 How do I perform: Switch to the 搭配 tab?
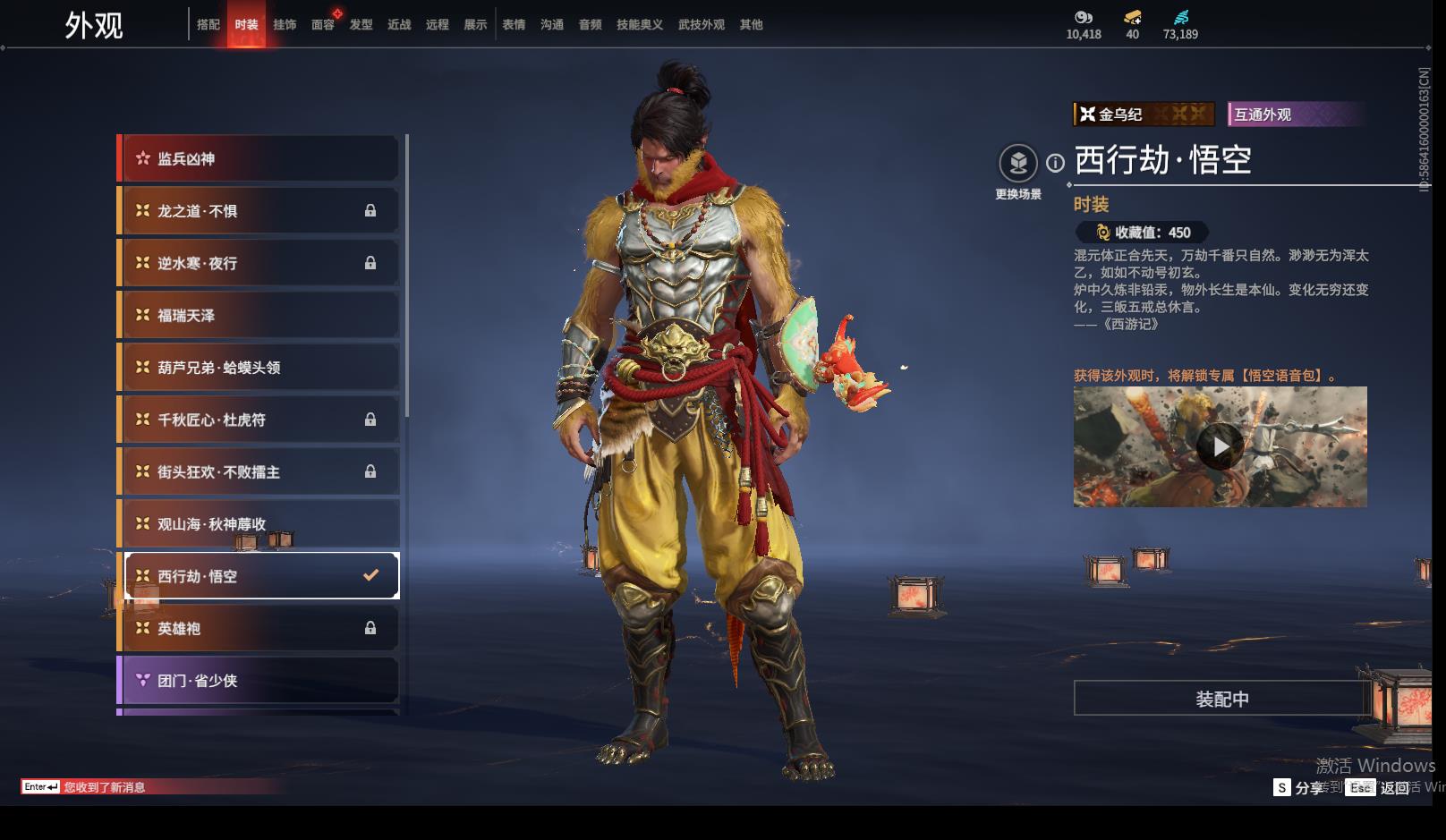click(x=208, y=25)
